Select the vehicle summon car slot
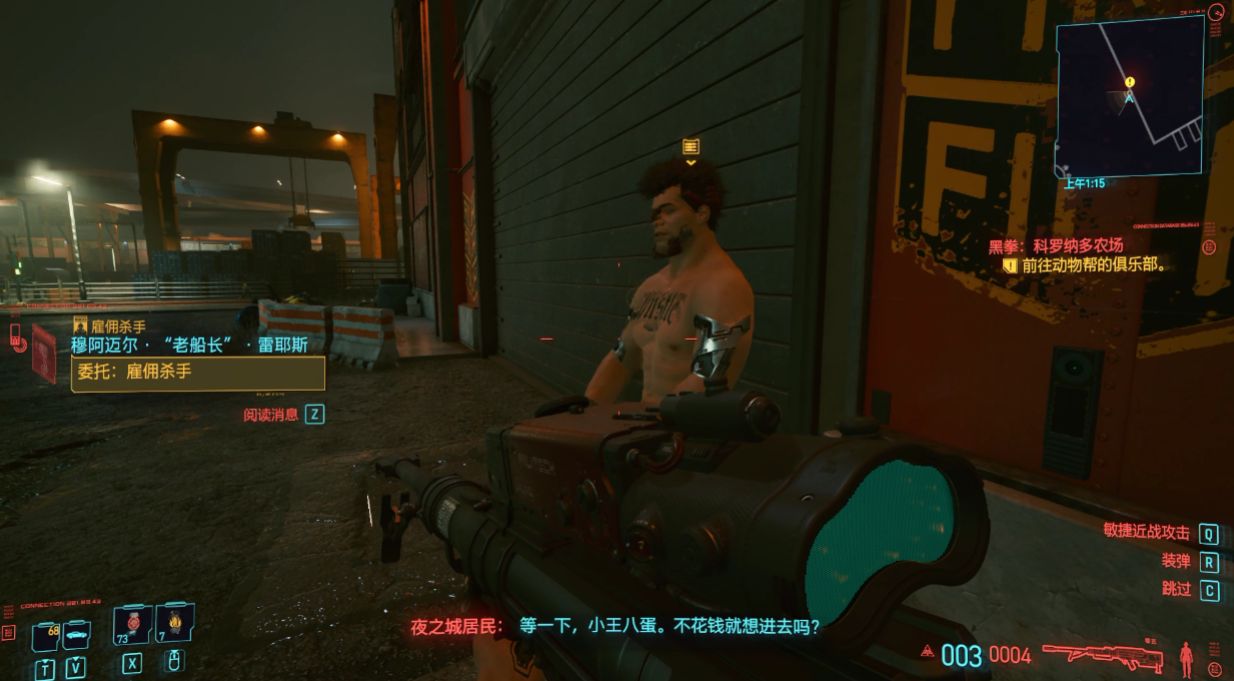The height and width of the screenshot is (681, 1234). pos(77,634)
